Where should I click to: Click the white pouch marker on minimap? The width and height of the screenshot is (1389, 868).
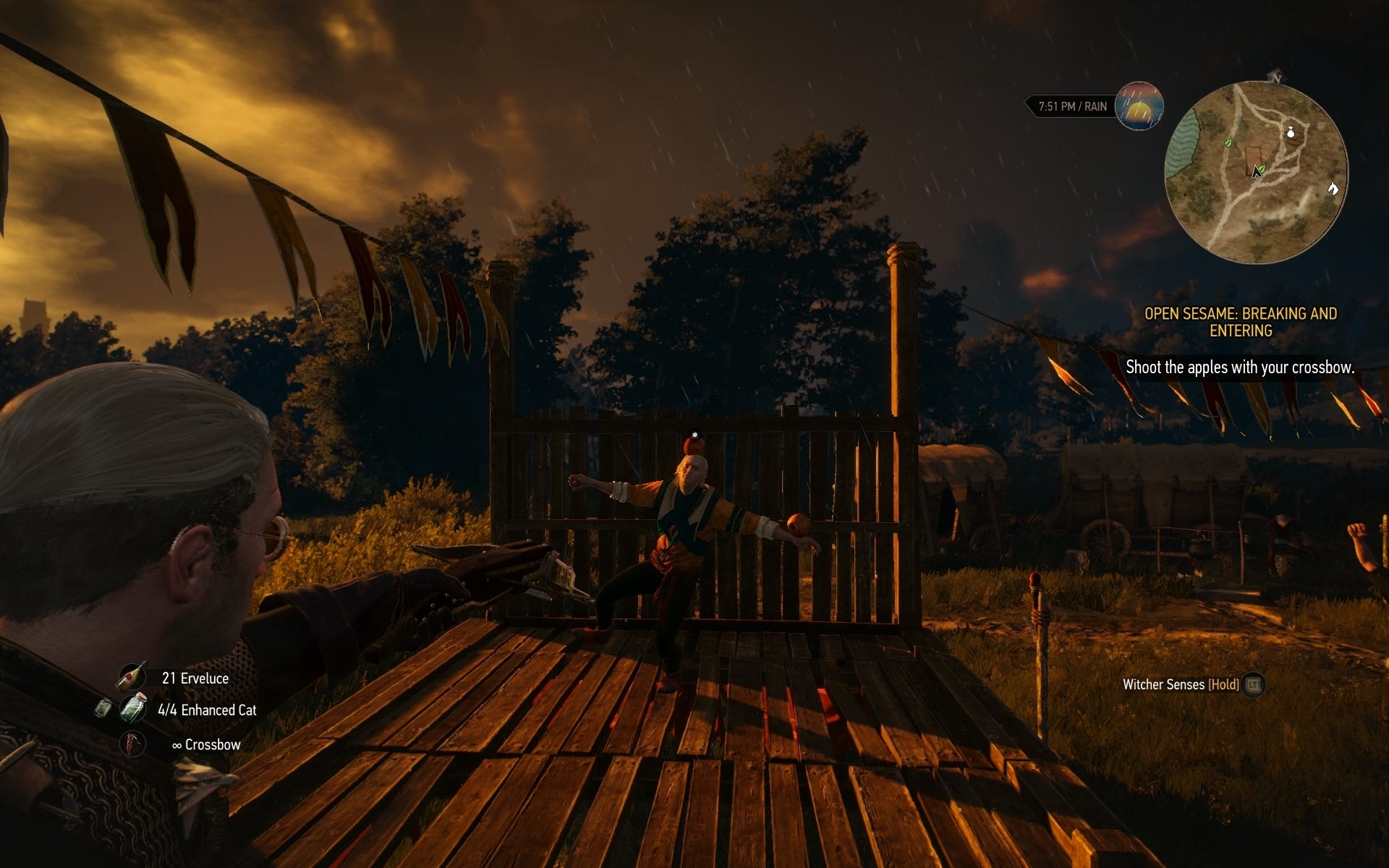coord(1290,133)
